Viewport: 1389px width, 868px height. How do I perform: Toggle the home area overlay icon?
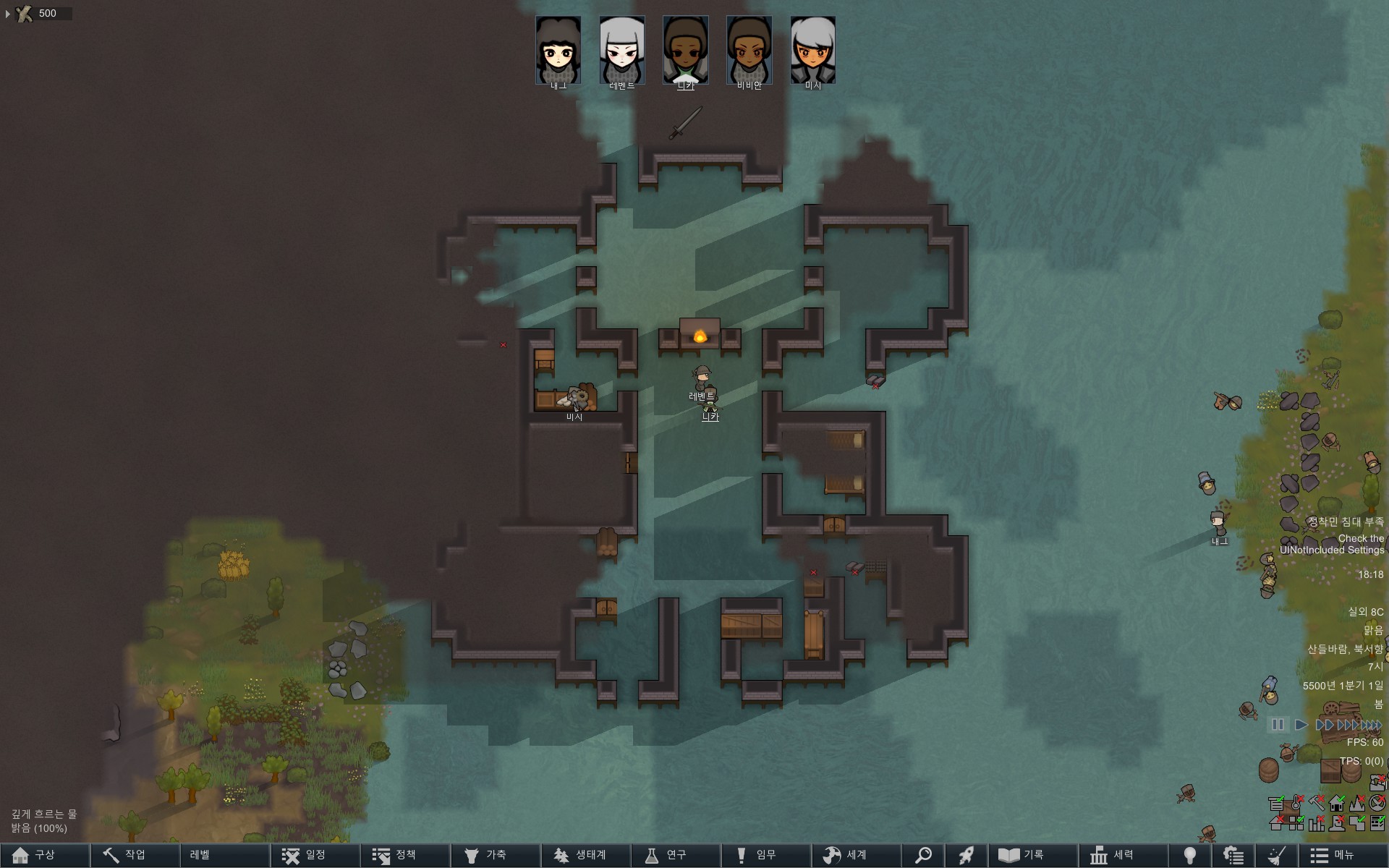1337,804
